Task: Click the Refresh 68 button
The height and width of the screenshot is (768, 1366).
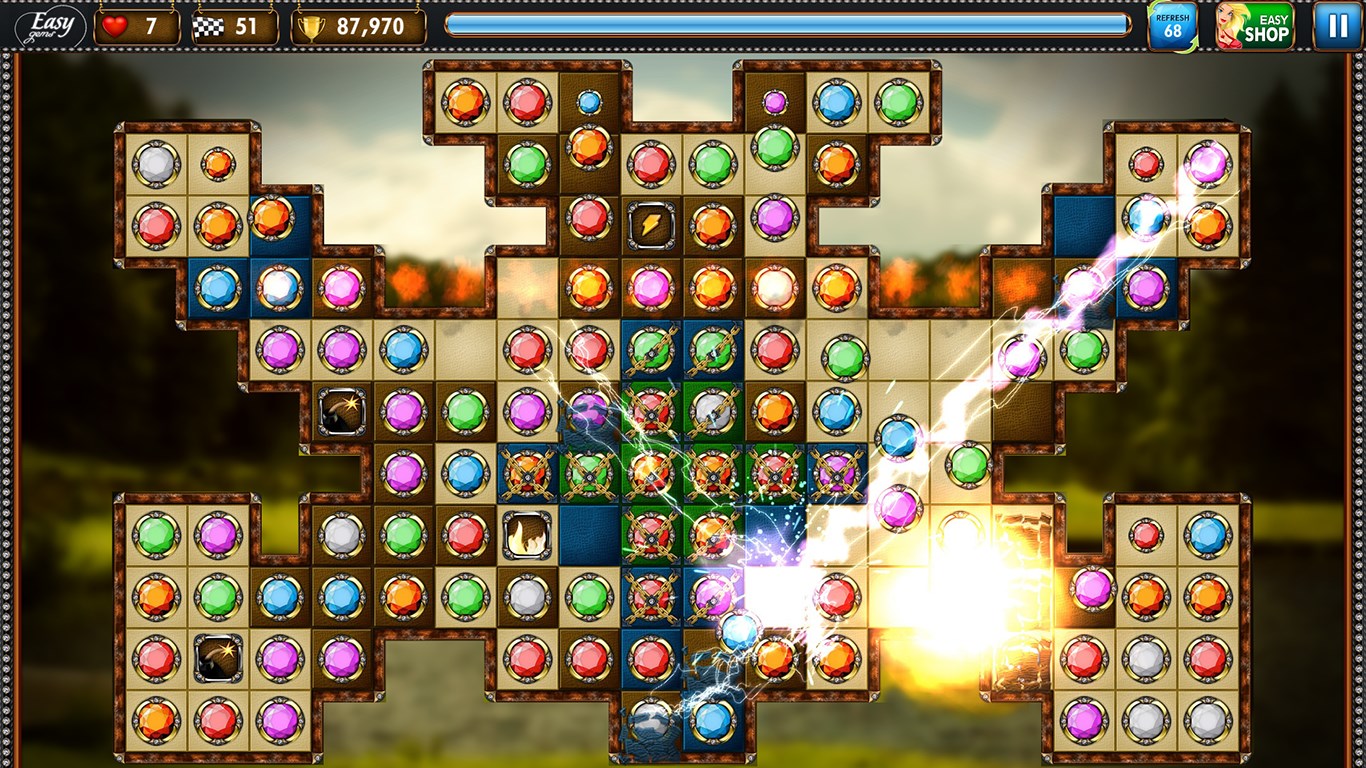Action: pyautogui.click(x=1172, y=26)
